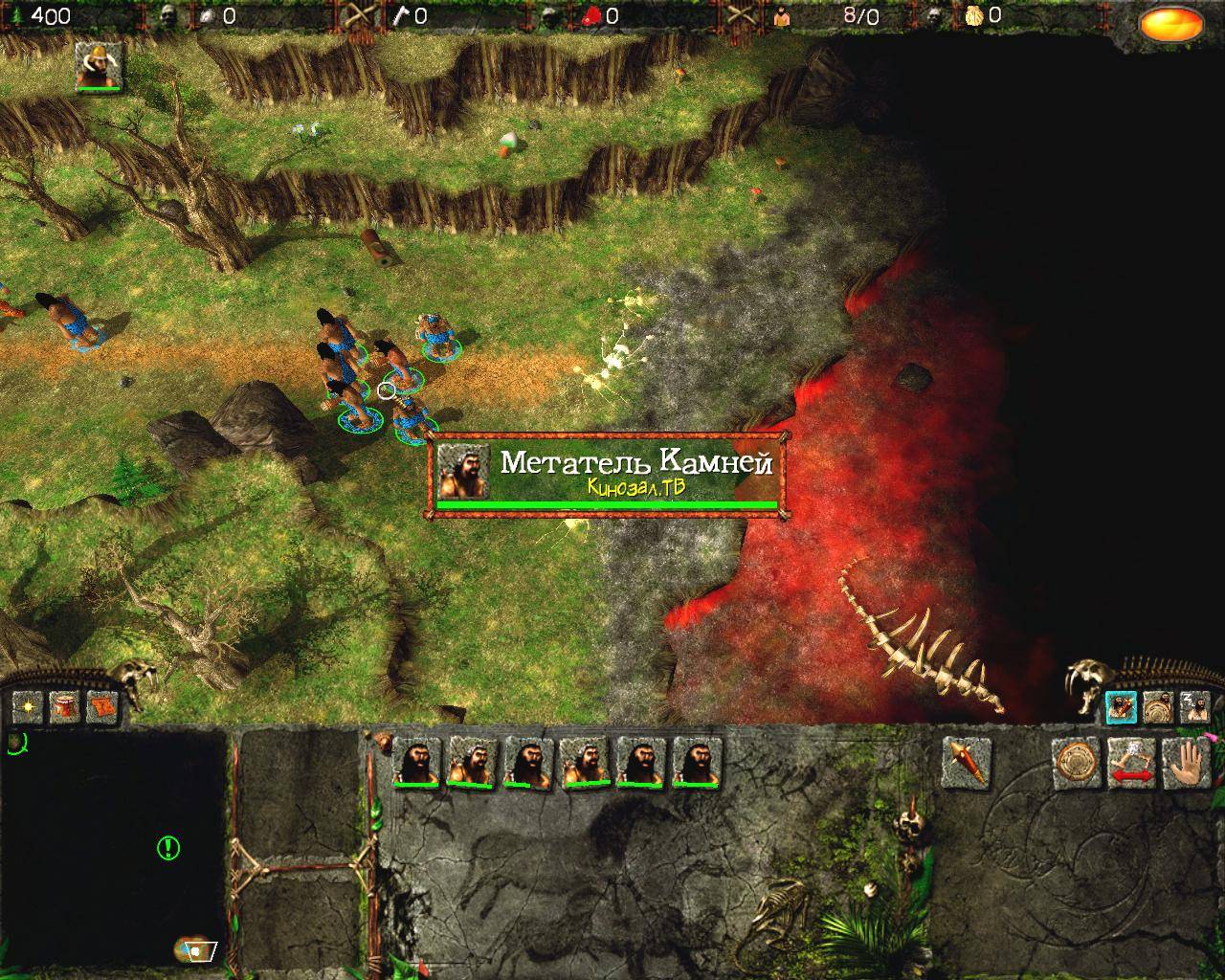This screenshot has height=980, width=1225.
Task: Set units to the sleeping passive stance
Action: pyautogui.click(x=1194, y=707)
